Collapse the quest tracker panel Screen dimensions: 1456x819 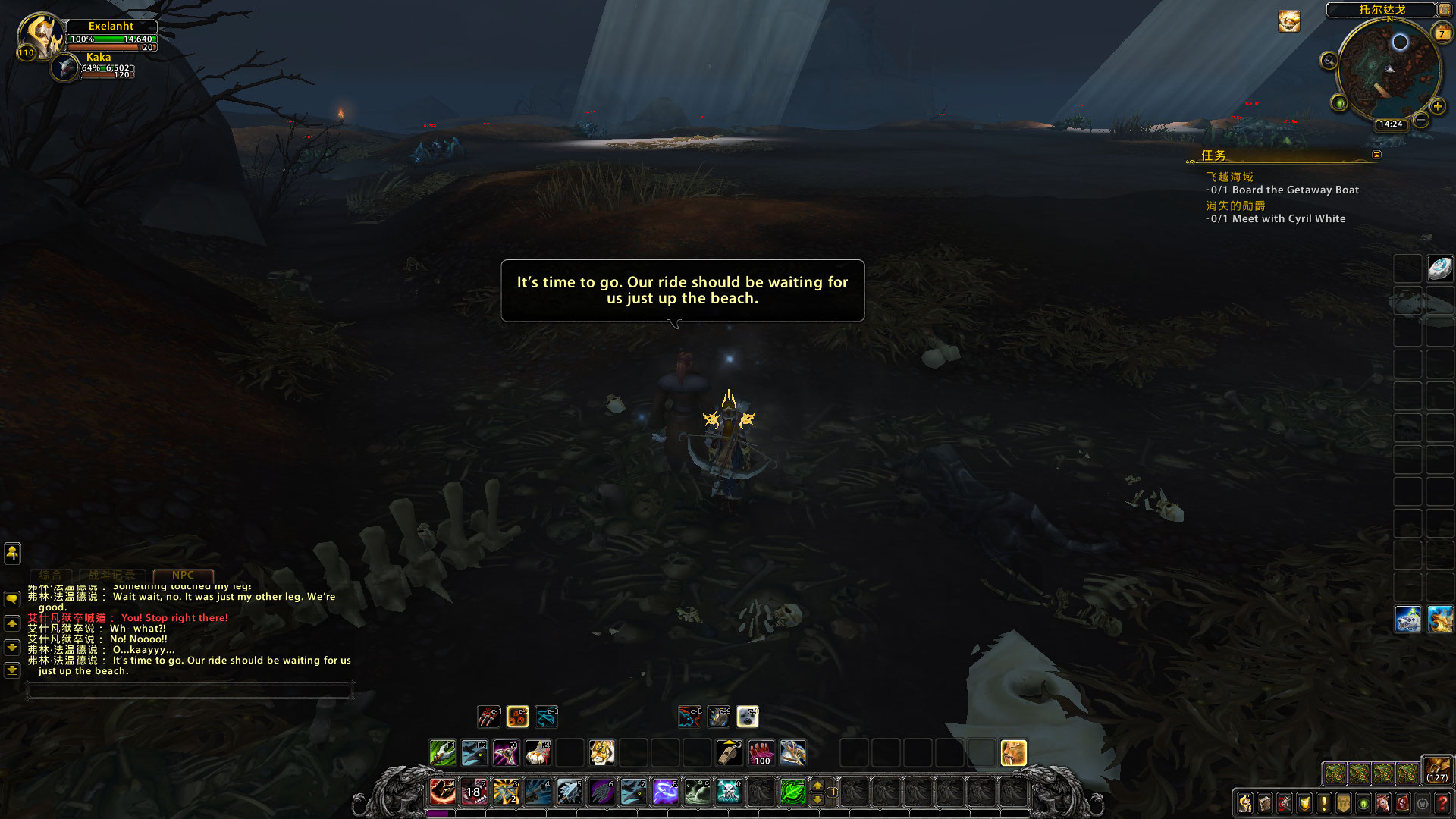(1376, 155)
